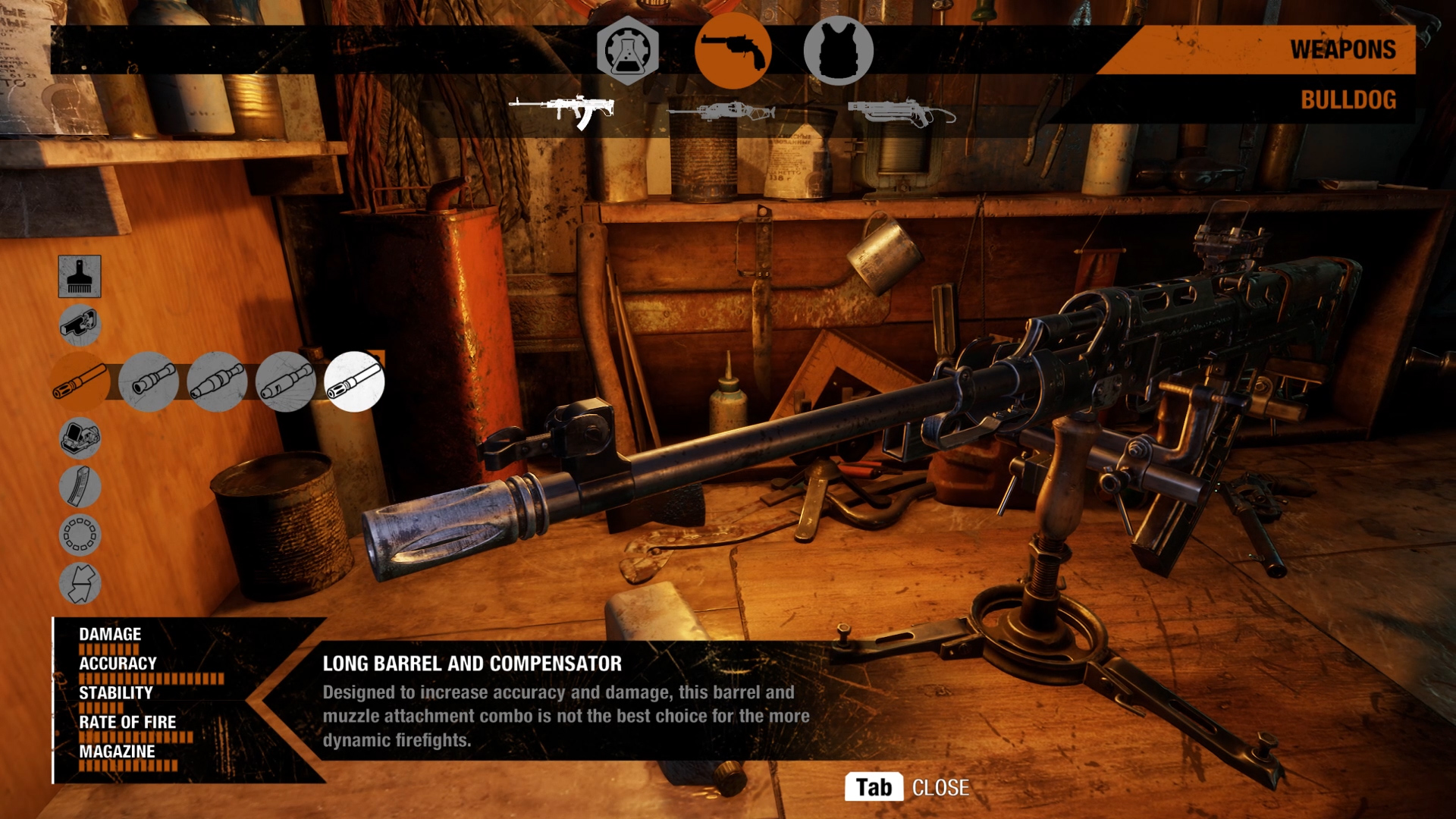Switch to the WEAPONS tab
The height and width of the screenshot is (819, 1456).
click(1342, 51)
